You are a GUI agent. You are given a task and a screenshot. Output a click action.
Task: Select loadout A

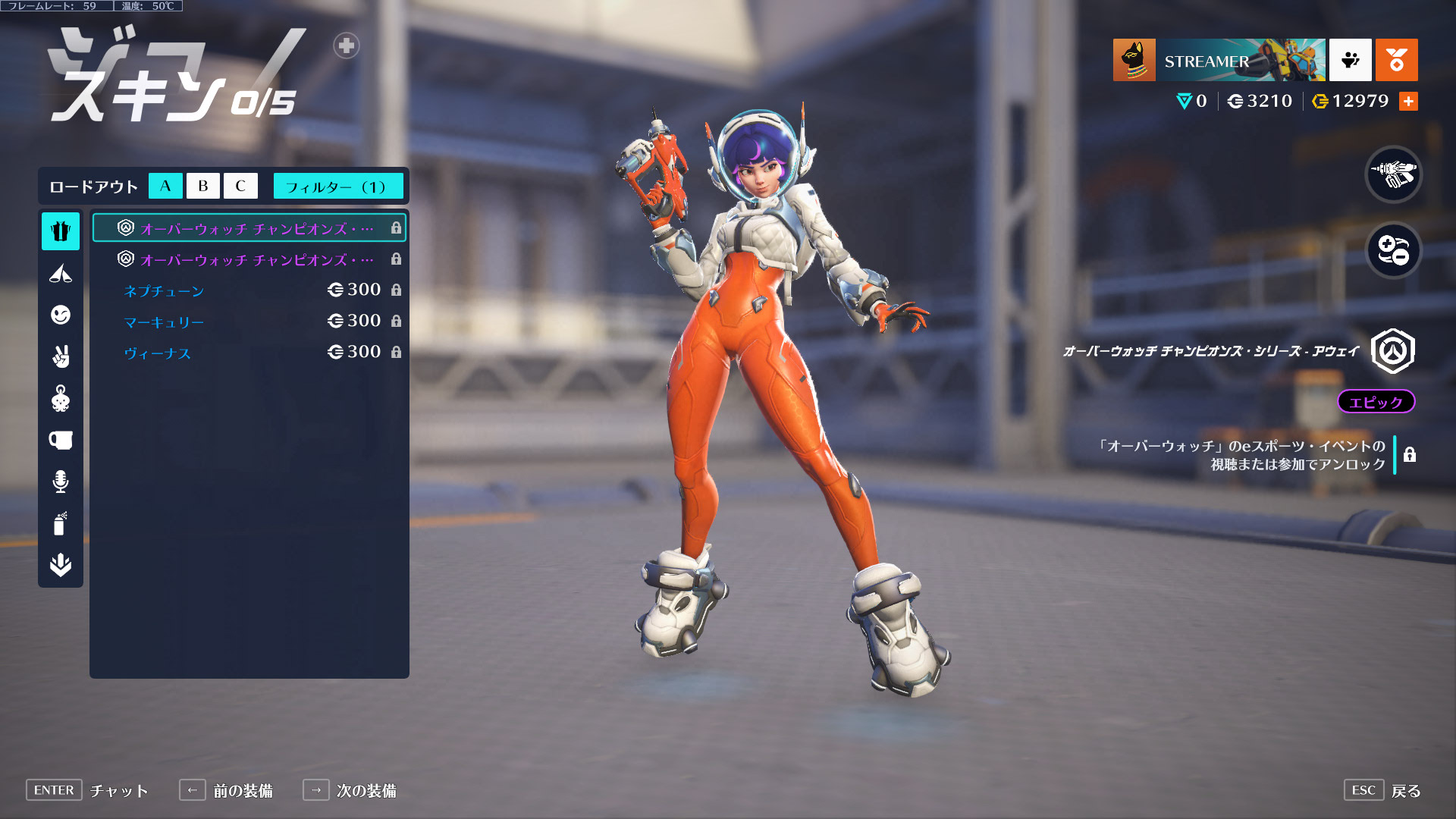point(165,186)
